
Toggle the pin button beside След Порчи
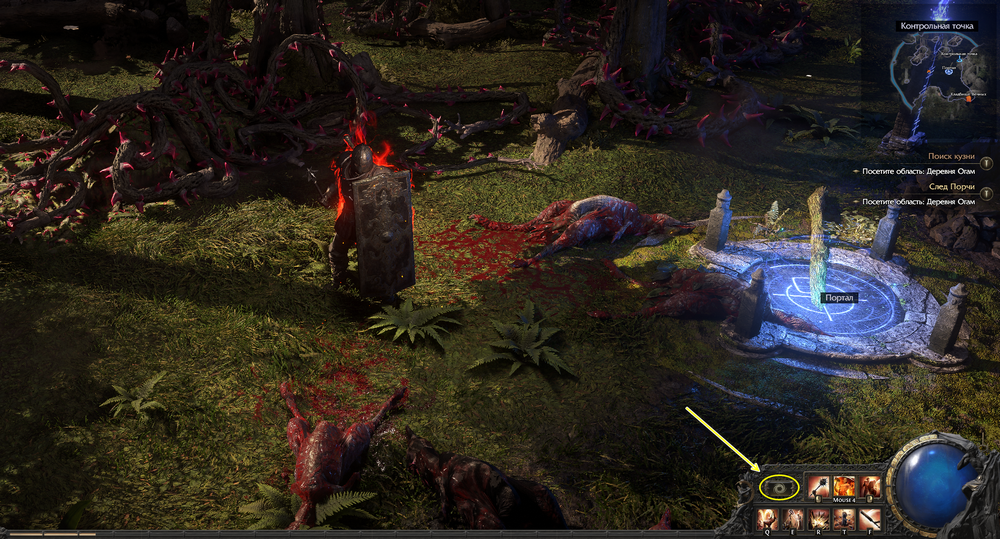tap(986, 193)
